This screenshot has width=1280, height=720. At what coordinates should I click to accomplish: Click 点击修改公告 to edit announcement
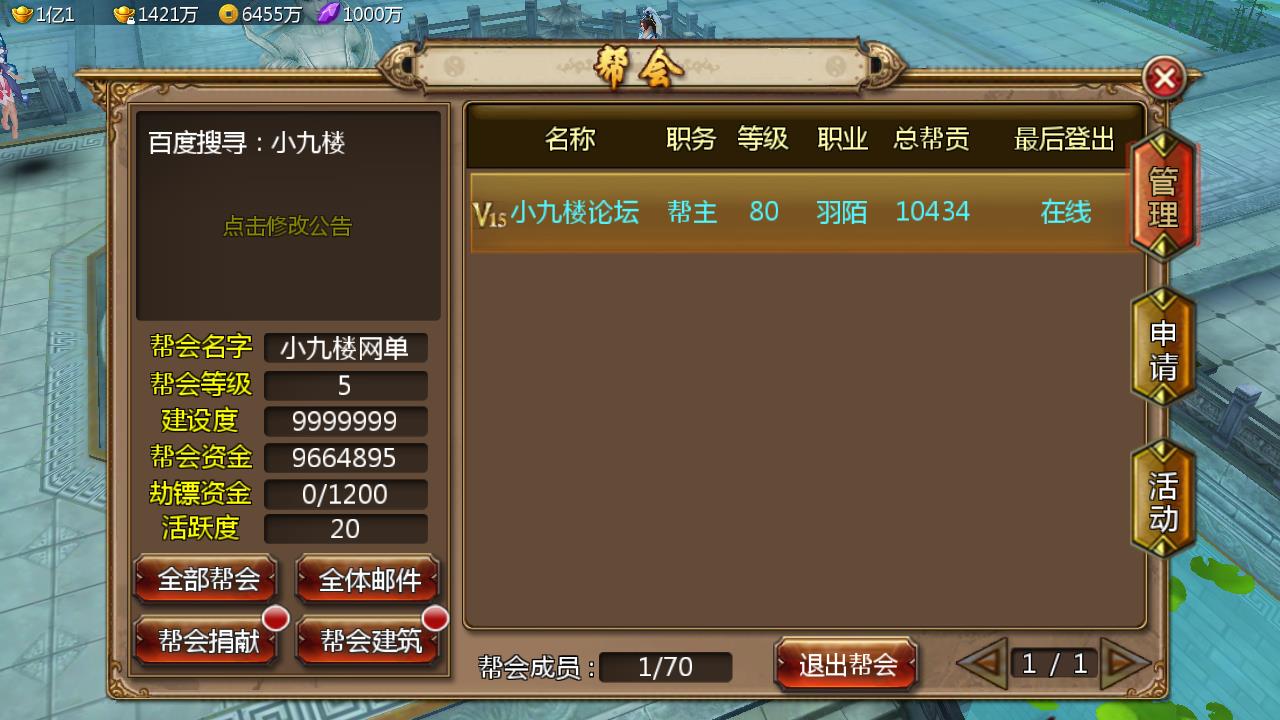(289, 228)
